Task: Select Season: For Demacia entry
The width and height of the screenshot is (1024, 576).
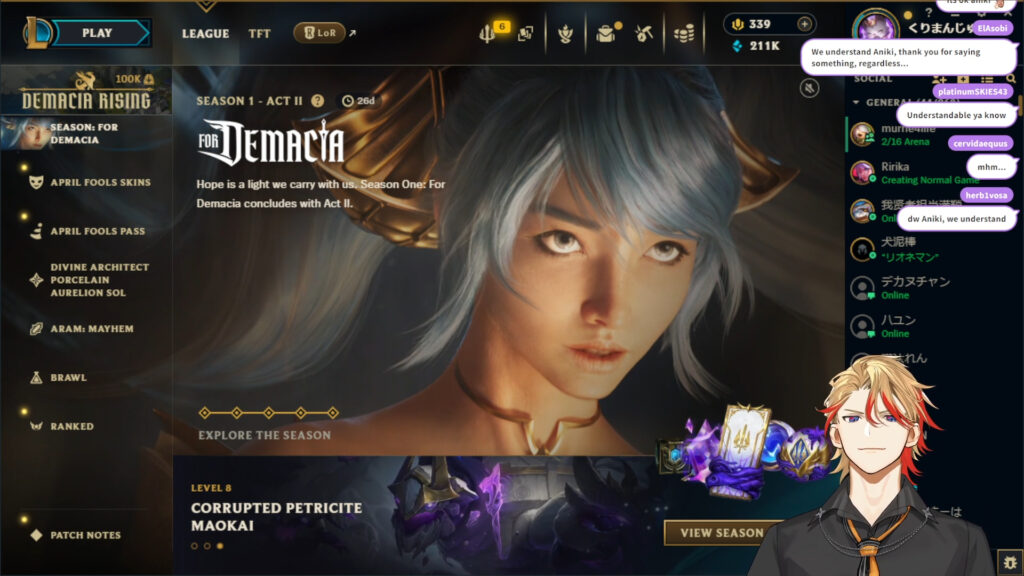Action: point(84,134)
